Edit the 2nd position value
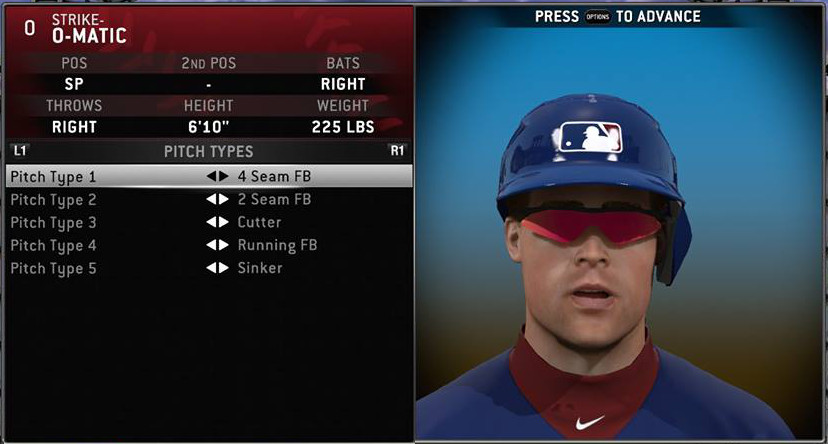The height and width of the screenshot is (444, 828). (x=208, y=84)
